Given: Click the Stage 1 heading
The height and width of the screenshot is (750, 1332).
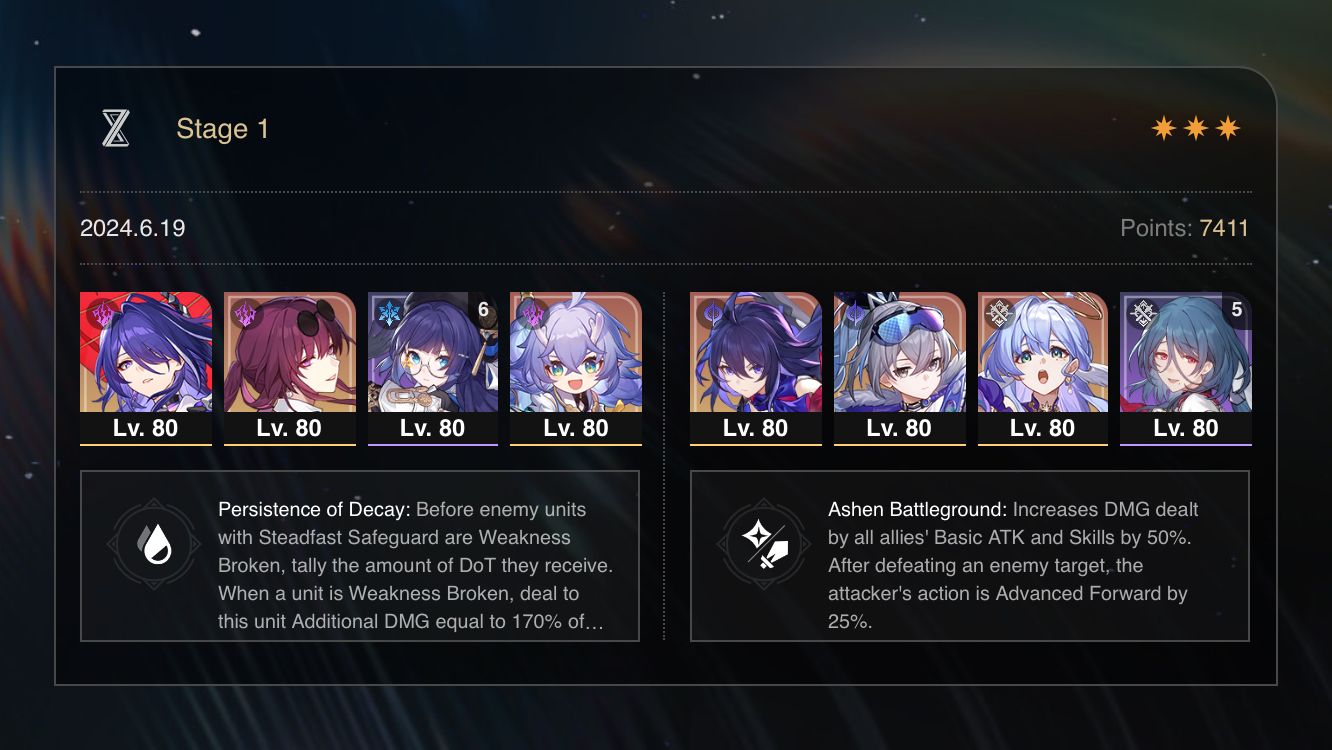Looking at the screenshot, I should [222, 128].
